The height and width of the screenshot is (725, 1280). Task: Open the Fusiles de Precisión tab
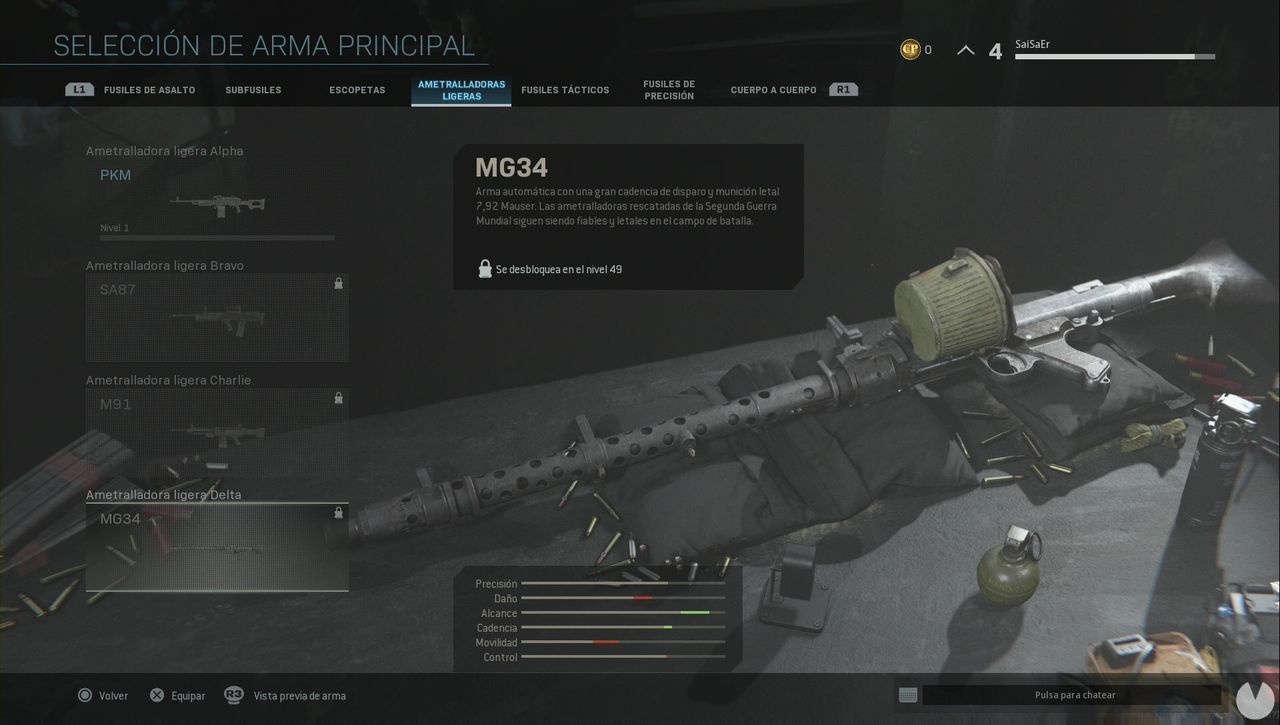[x=668, y=88]
